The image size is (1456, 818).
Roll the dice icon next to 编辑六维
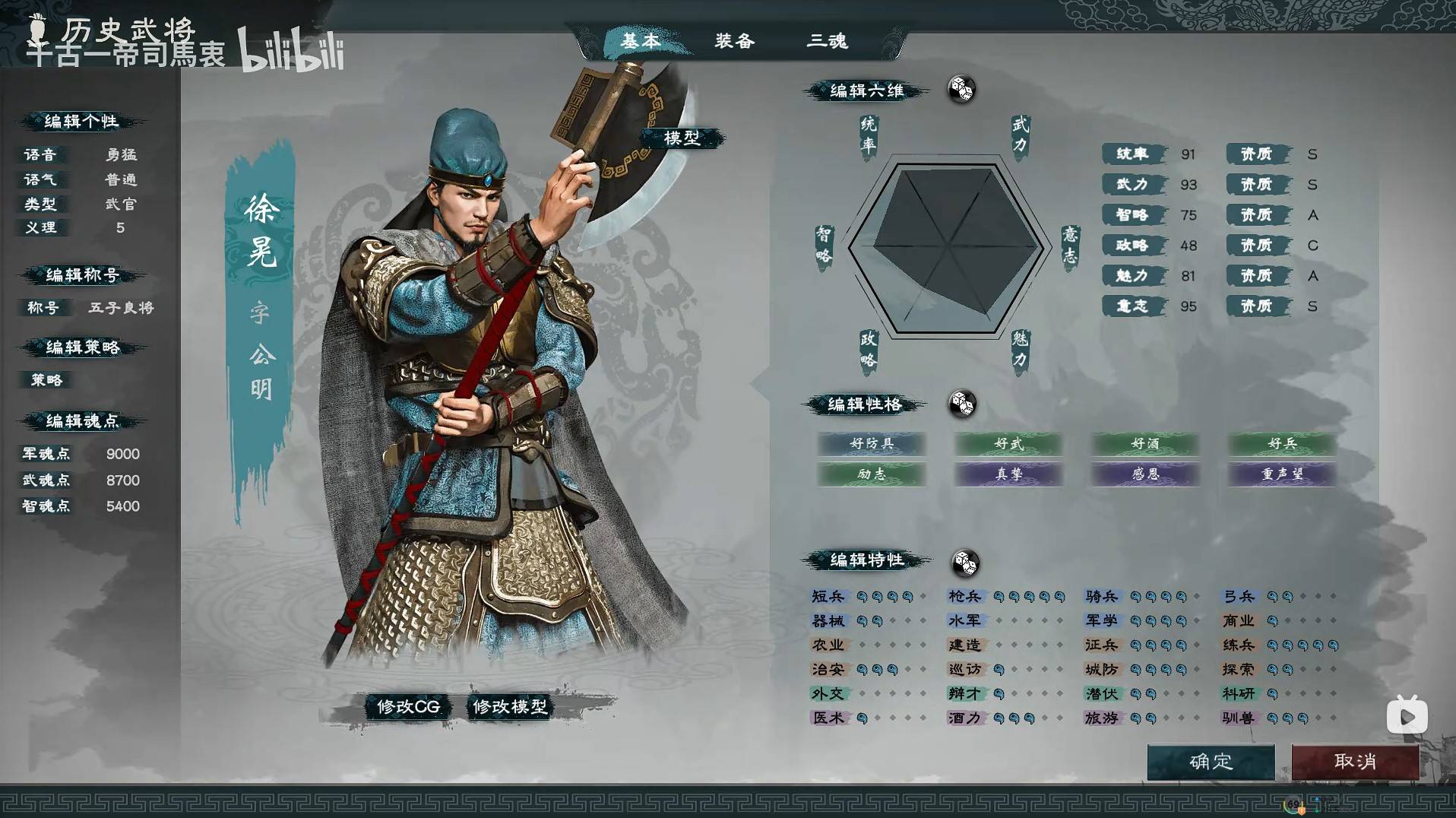tap(962, 89)
